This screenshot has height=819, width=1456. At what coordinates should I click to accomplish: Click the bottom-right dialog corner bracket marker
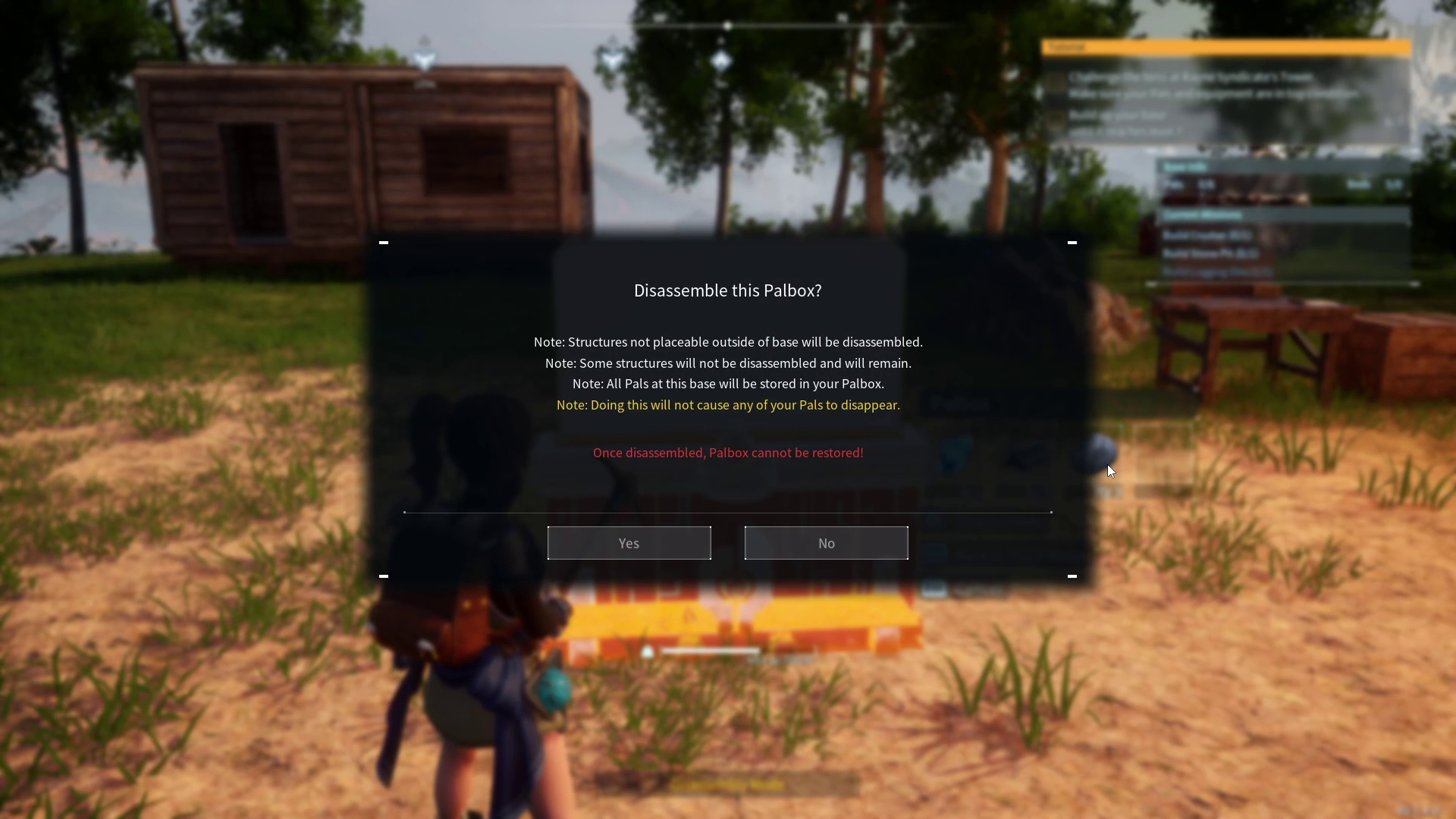tap(1073, 576)
